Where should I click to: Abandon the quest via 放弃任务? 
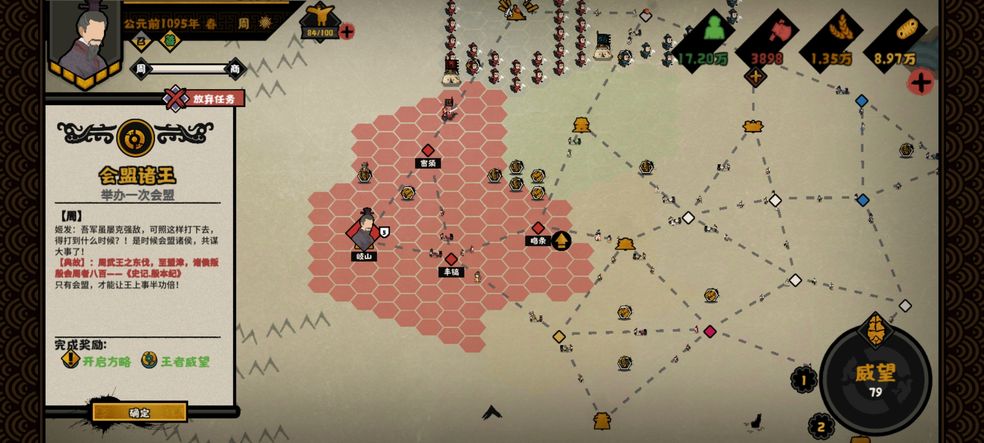pyautogui.click(x=205, y=98)
